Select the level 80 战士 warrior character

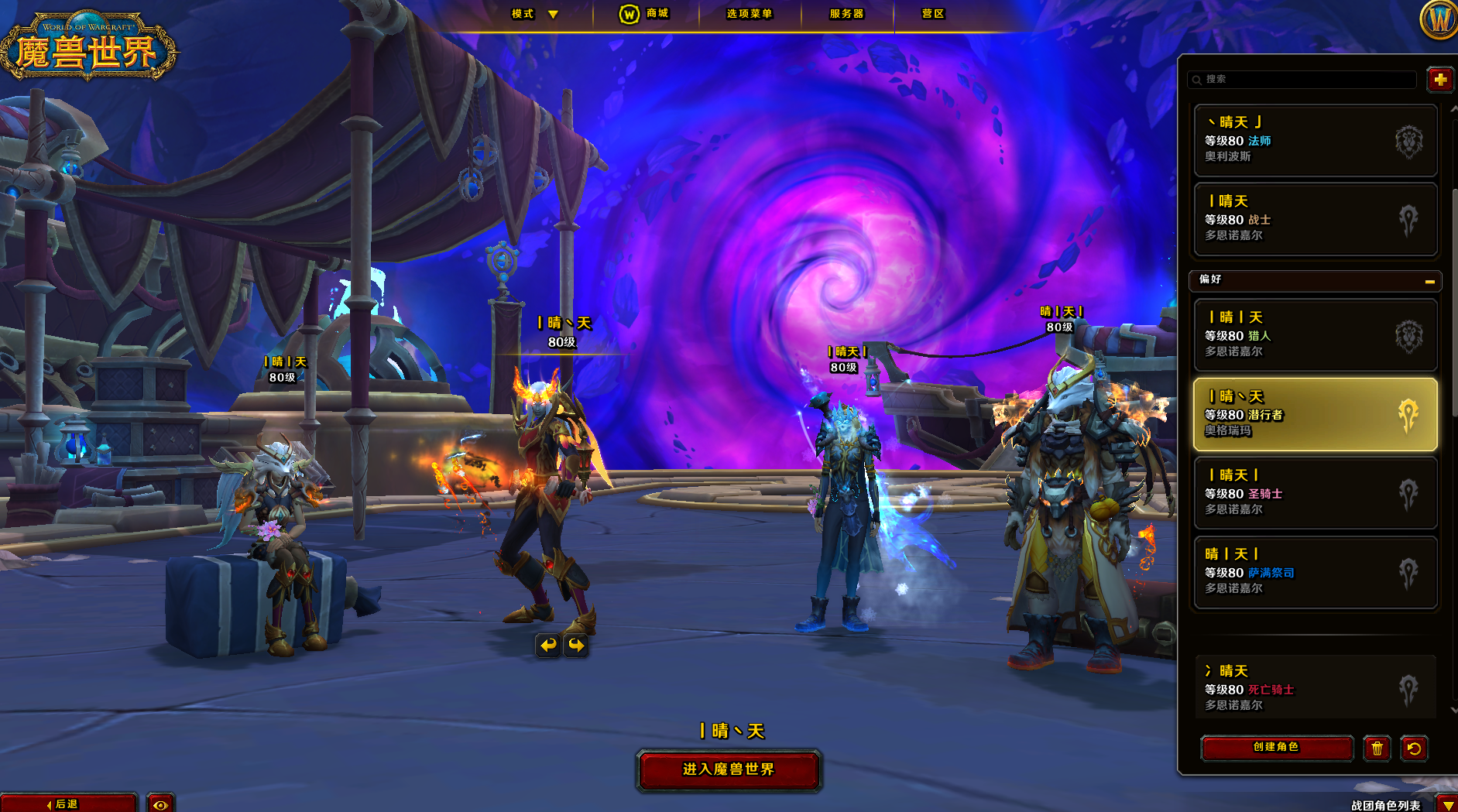pos(1315,220)
